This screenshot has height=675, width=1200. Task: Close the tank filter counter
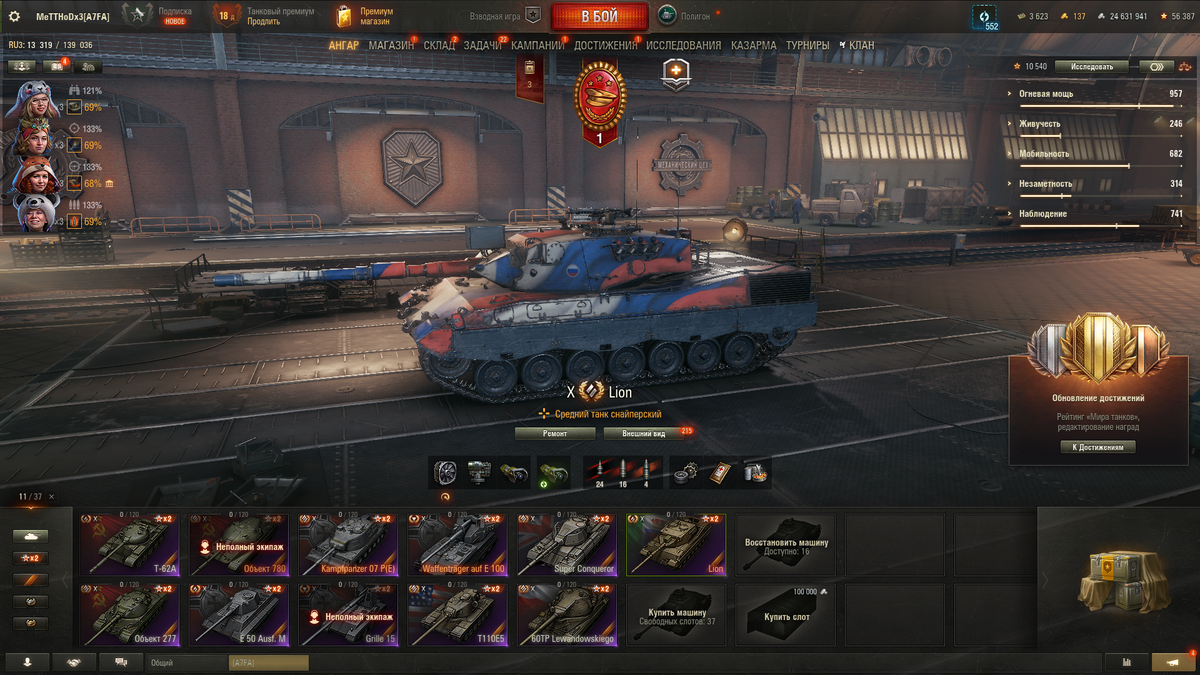tap(52, 497)
